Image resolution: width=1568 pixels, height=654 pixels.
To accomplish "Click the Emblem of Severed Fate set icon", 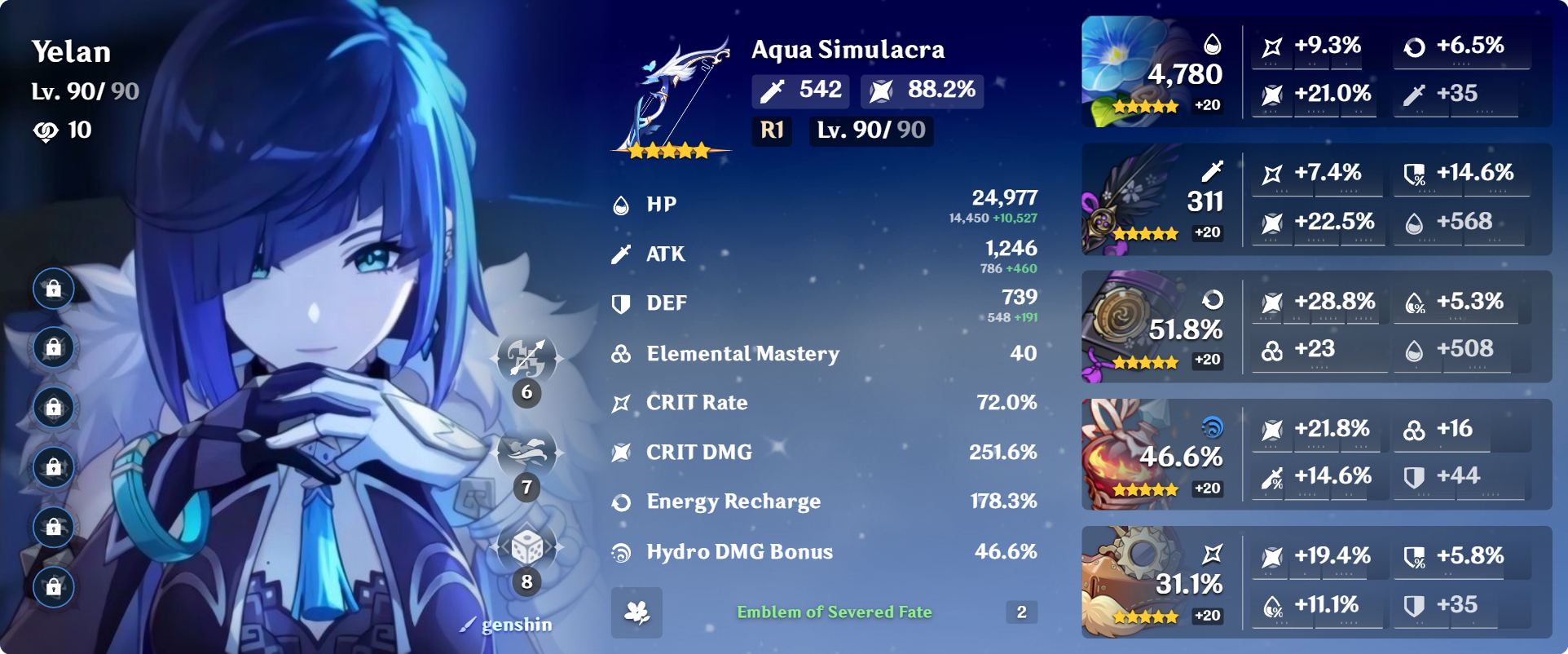I will (x=637, y=612).
